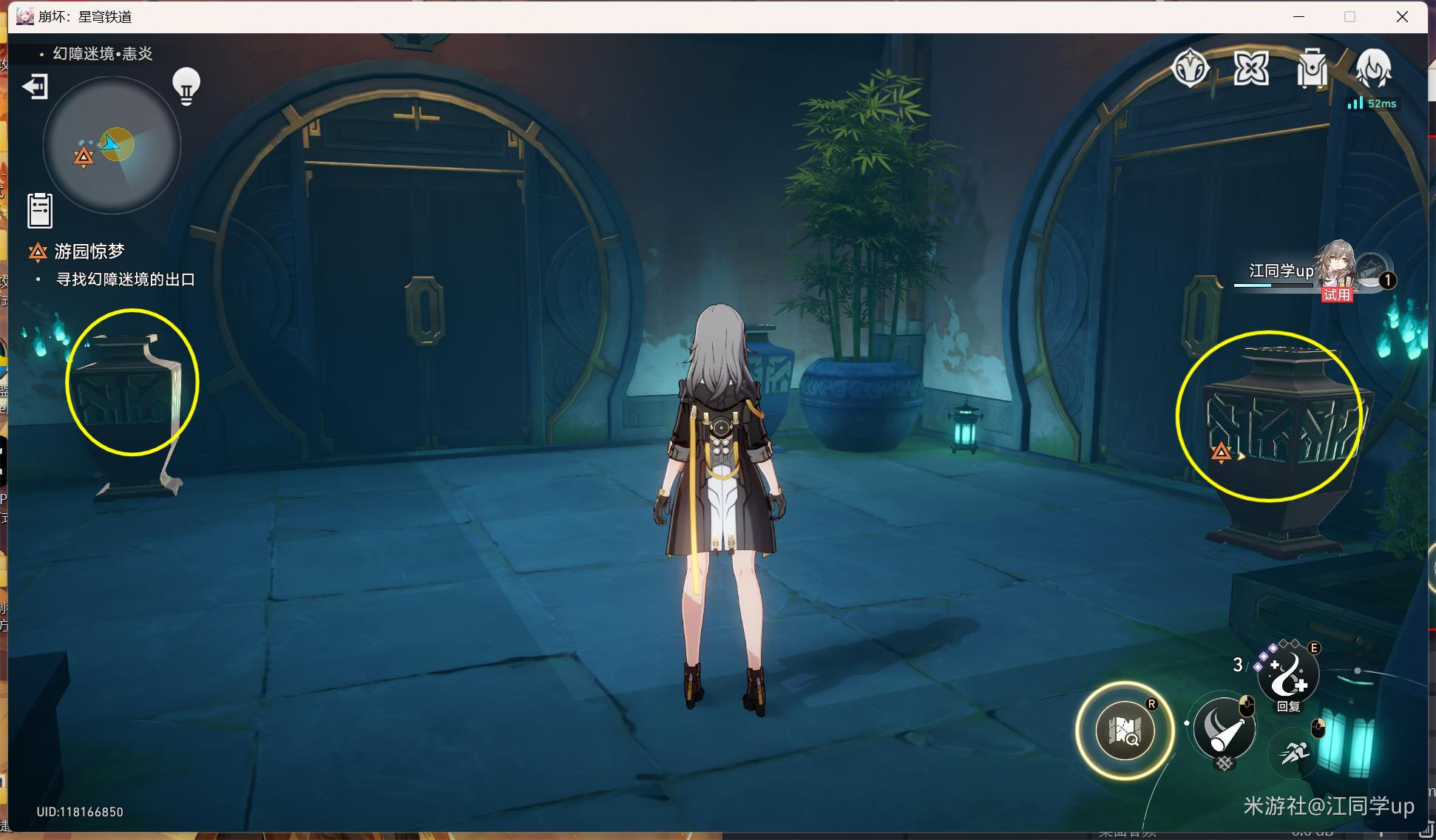Viewport: 1436px width, 840px height.
Task: Activate the glowing map-search ability
Action: (x=1125, y=731)
